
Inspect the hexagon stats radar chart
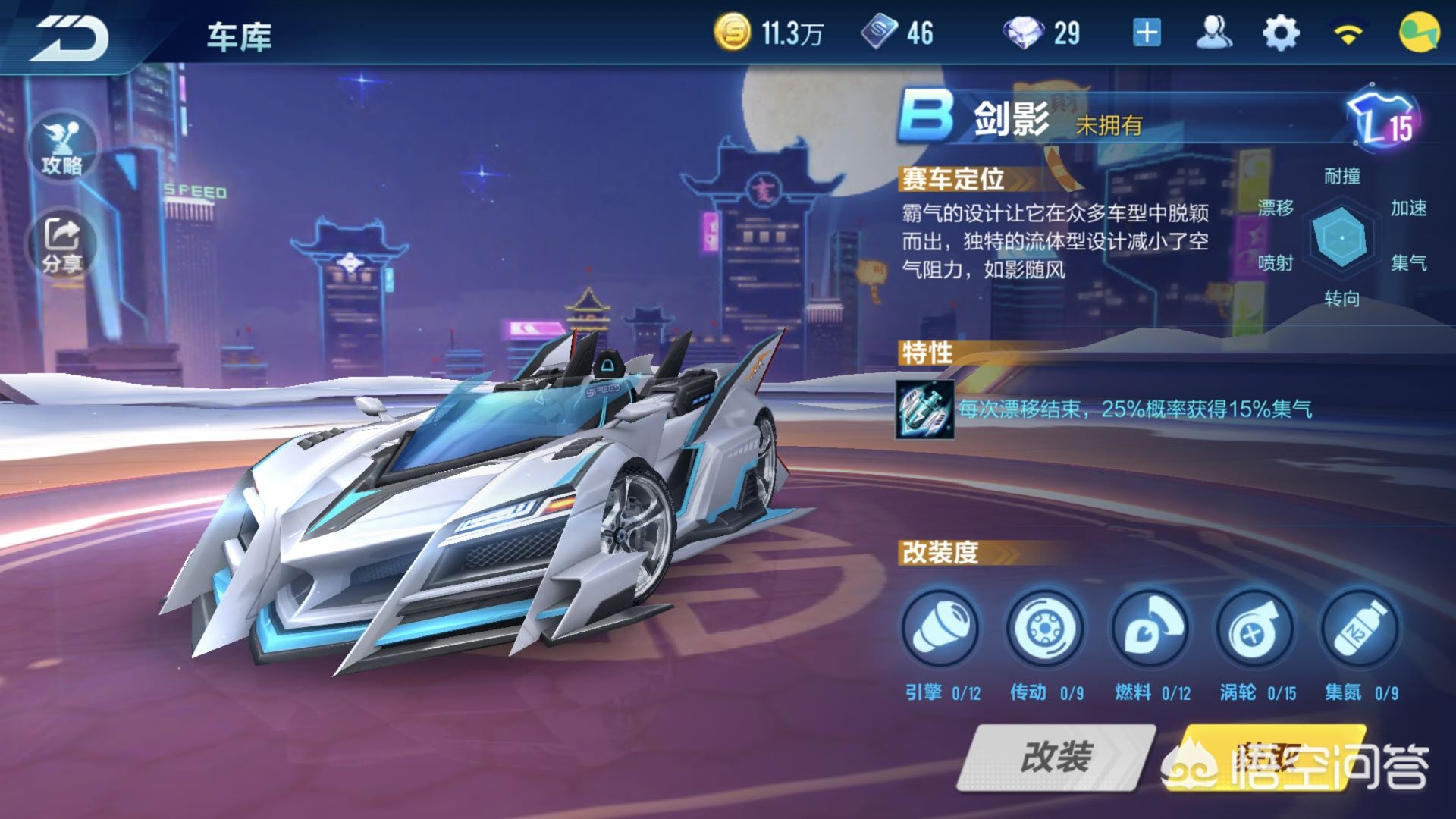pos(1341,237)
